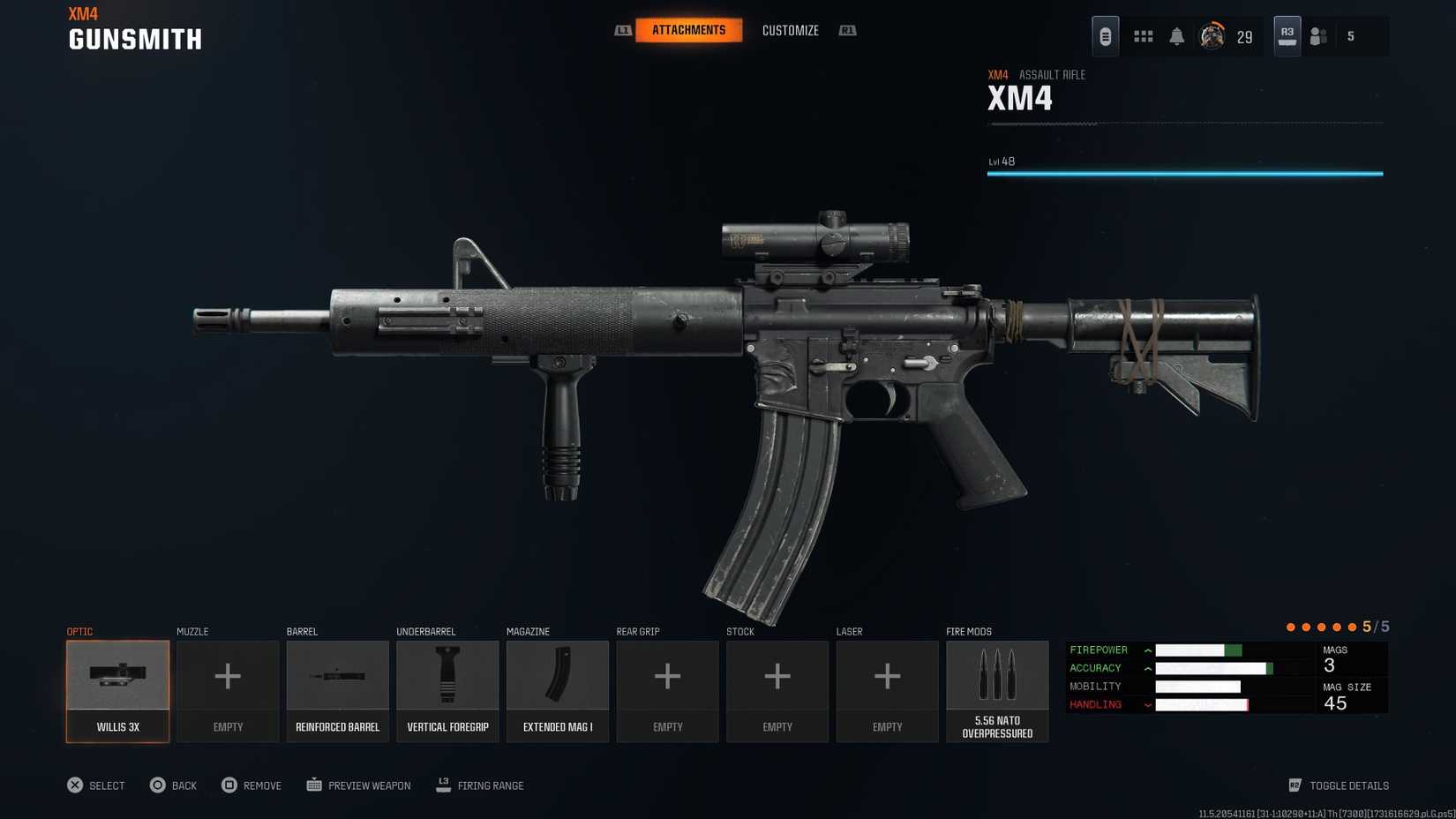Open the Customize tab
This screenshot has height=819, width=1456.
(x=790, y=31)
